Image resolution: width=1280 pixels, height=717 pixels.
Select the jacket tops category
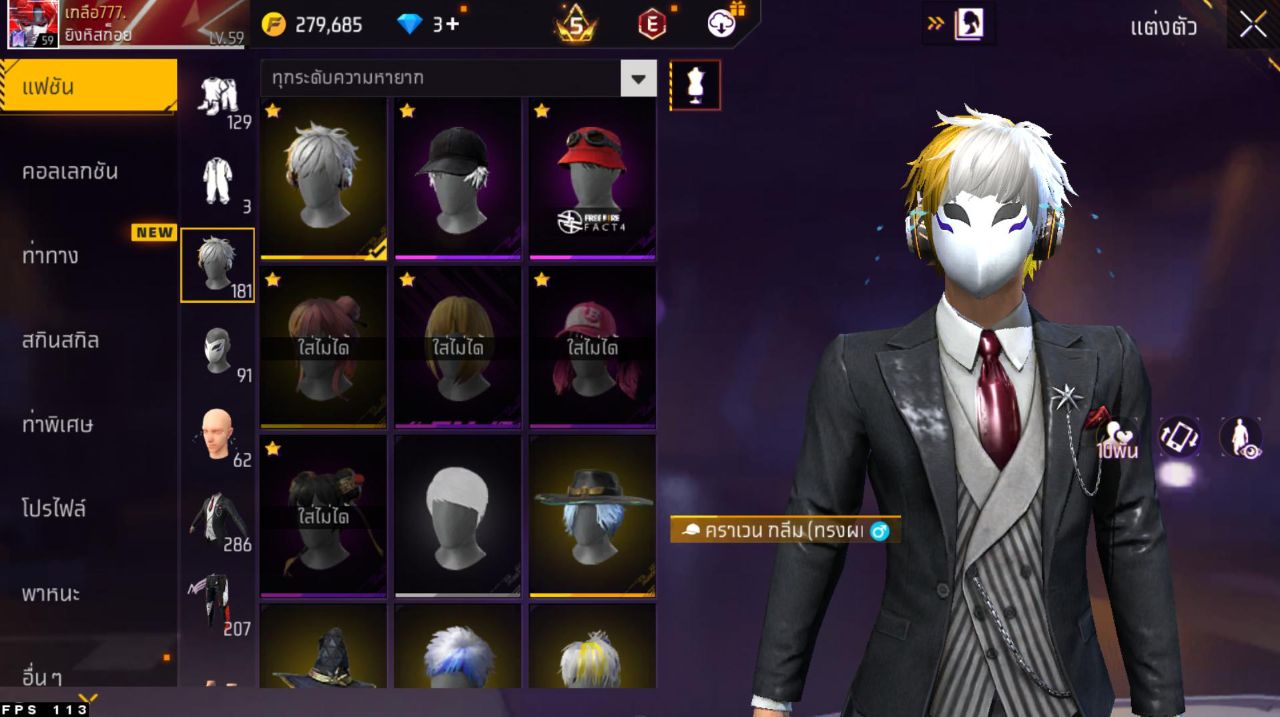click(x=217, y=520)
